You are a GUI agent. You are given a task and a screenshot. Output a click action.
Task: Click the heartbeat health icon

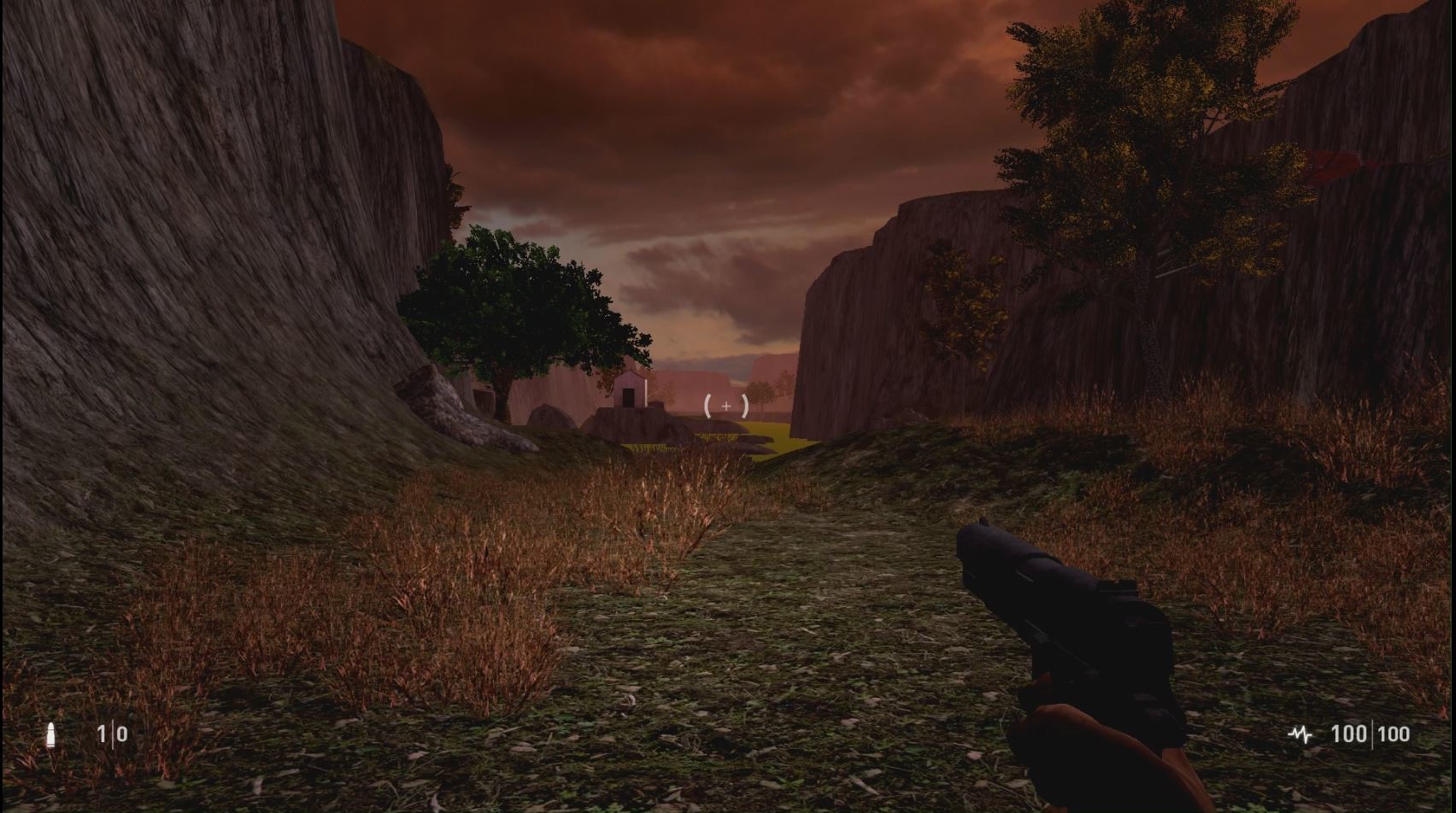(1301, 734)
